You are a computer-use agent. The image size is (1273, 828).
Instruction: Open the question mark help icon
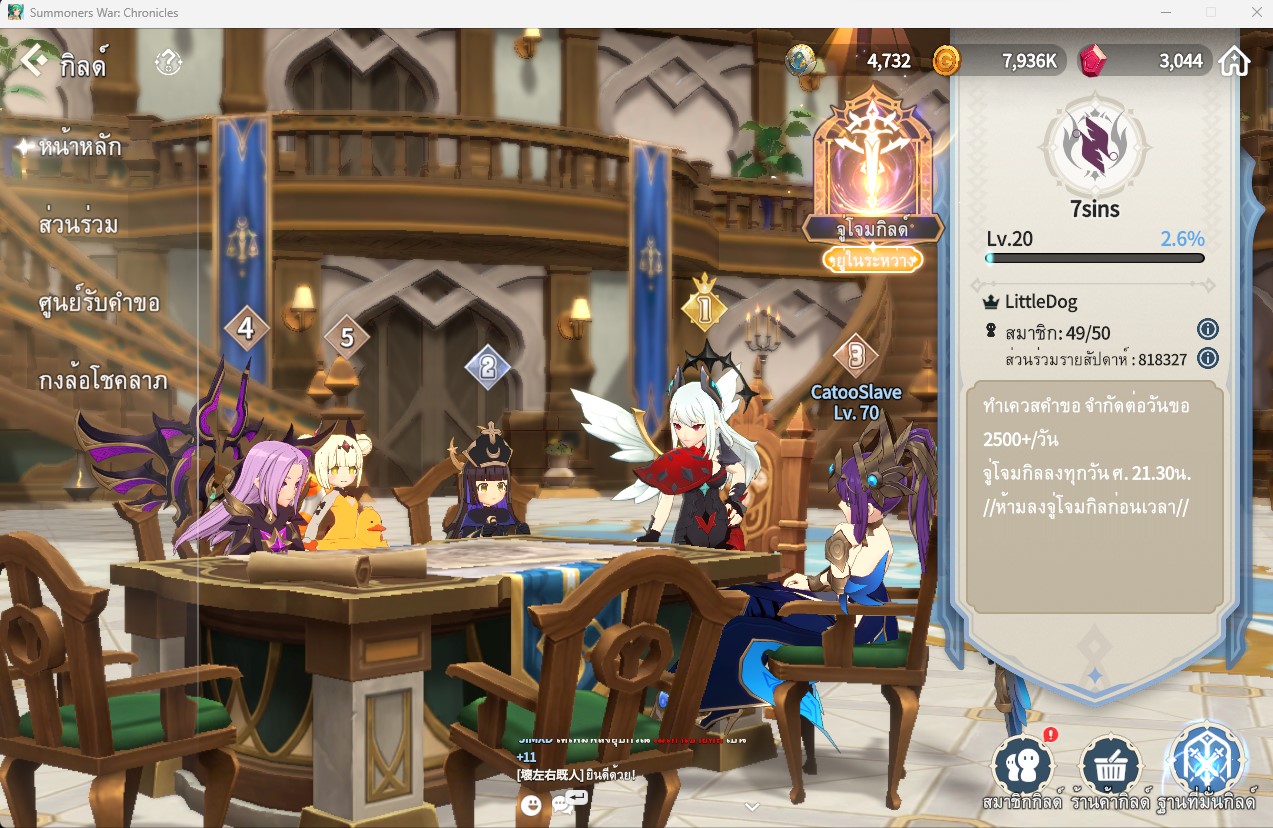click(168, 63)
